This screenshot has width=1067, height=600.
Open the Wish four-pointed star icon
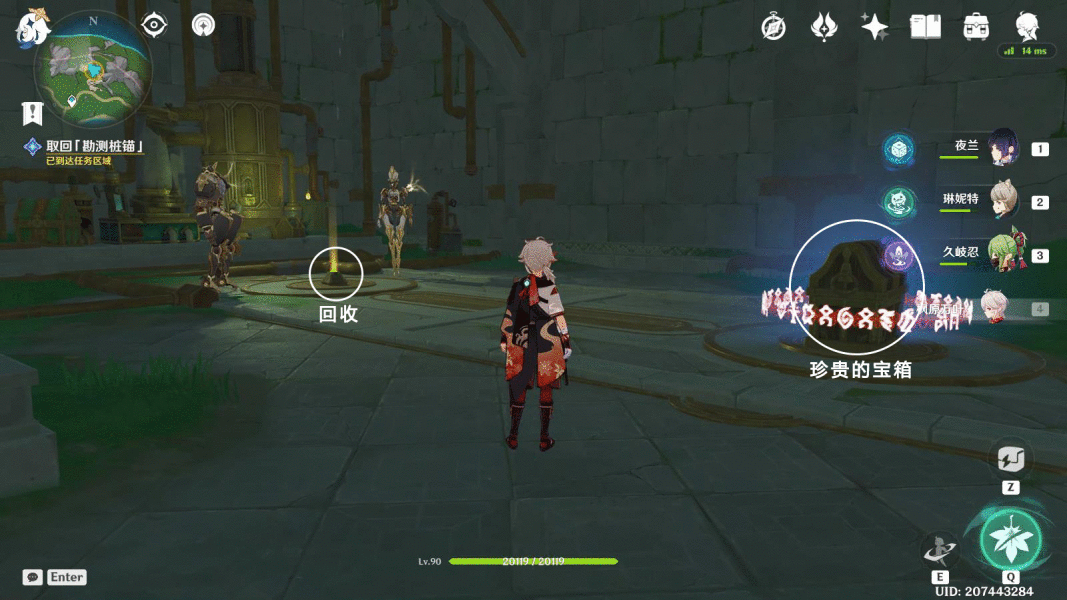(x=875, y=27)
